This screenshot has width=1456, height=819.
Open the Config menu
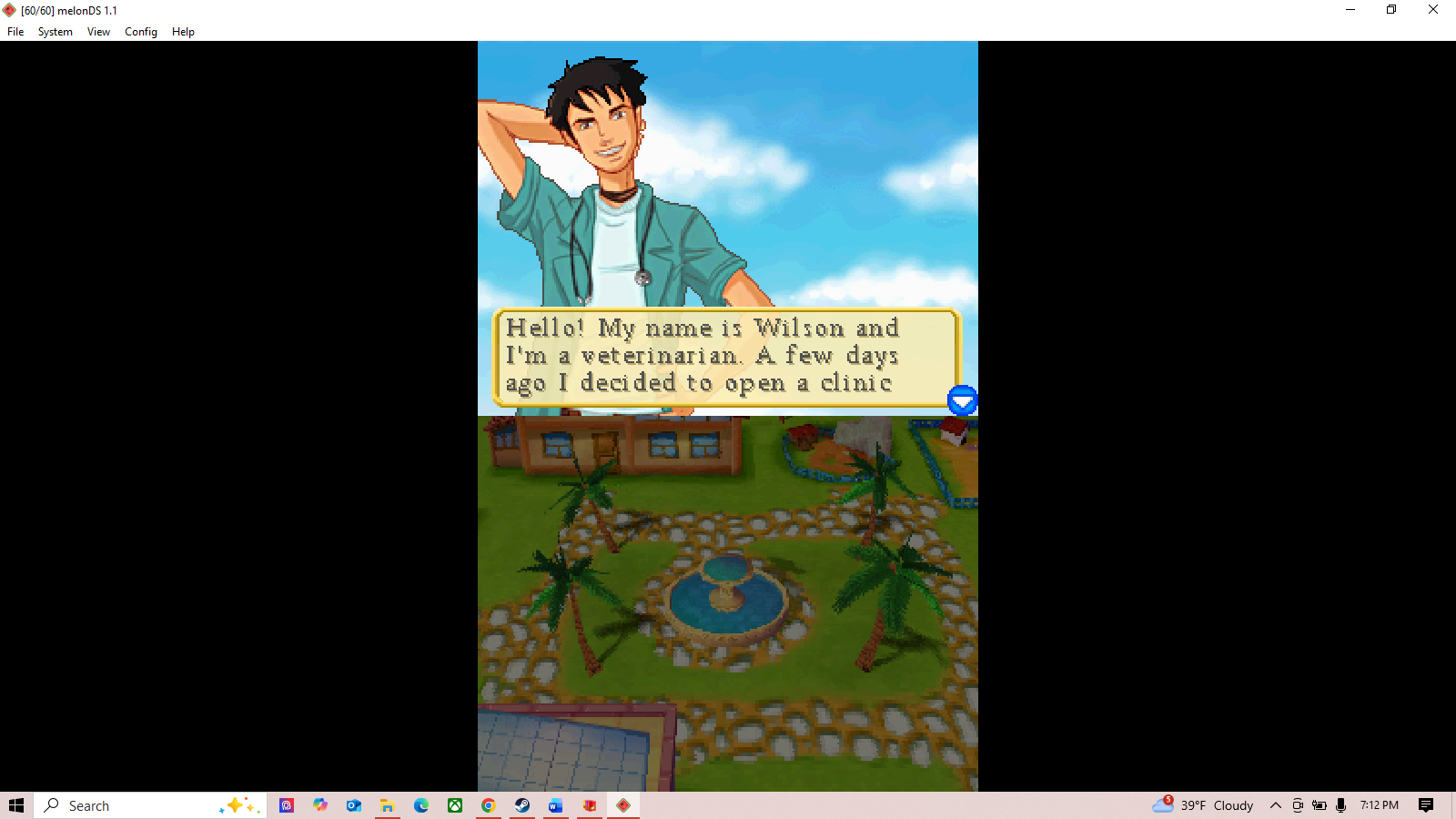141,32
